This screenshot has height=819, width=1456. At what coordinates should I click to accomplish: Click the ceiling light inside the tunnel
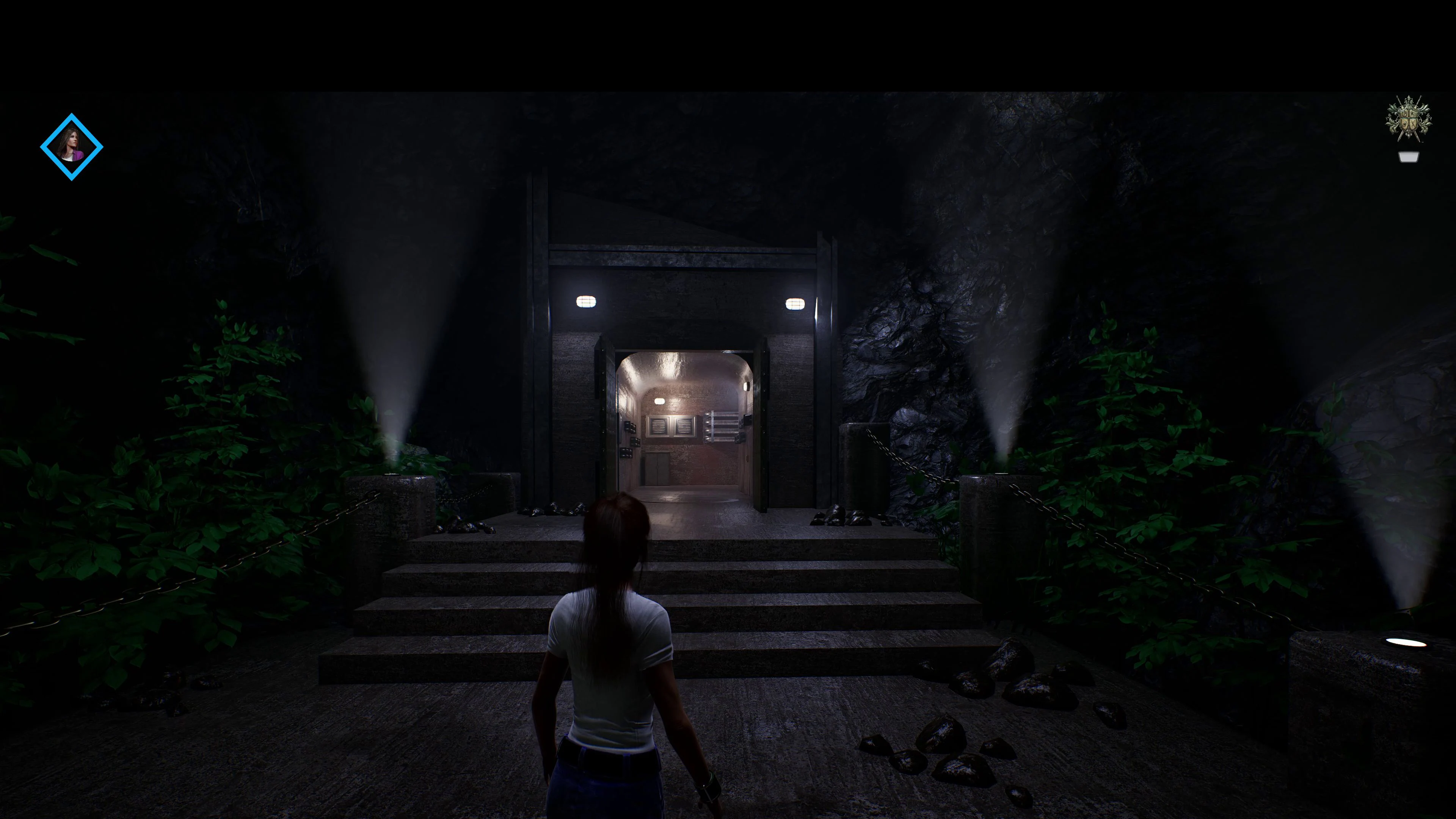tap(660, 401)
